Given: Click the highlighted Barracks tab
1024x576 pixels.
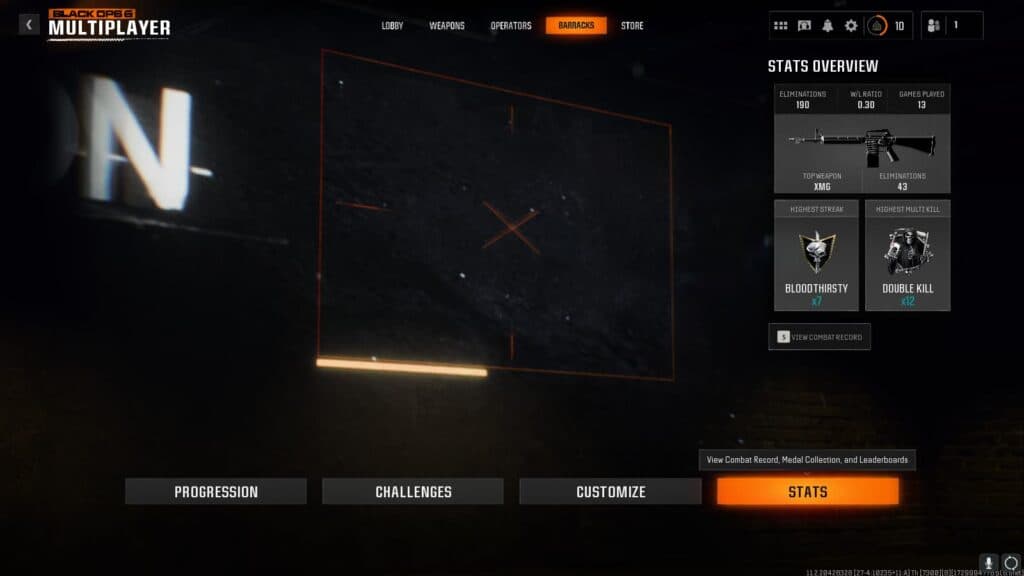Looking at the screenshot, I should point(576,26).
